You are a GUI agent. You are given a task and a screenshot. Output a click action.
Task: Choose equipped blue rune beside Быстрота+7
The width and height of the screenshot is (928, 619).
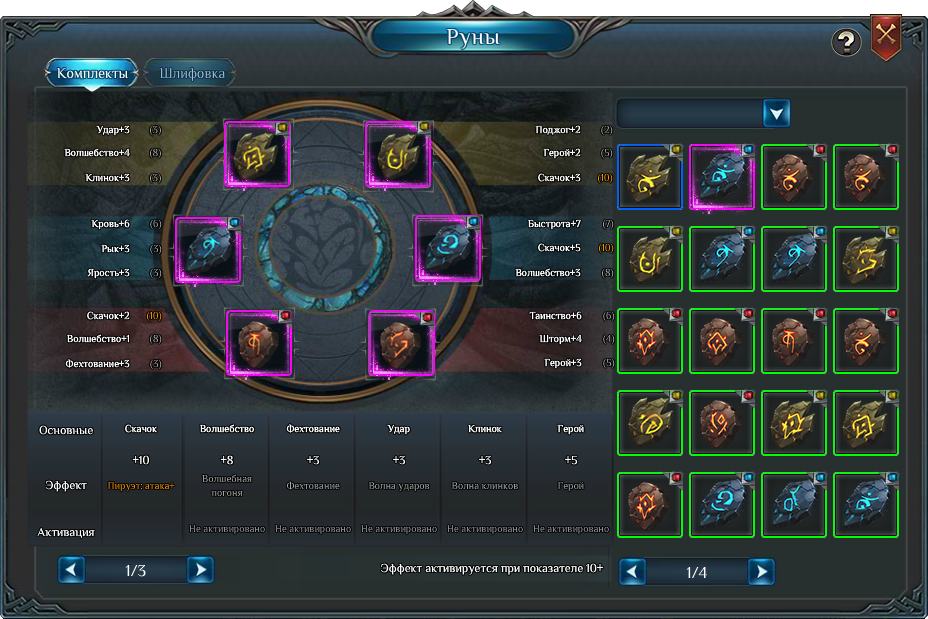click(448, 250)
